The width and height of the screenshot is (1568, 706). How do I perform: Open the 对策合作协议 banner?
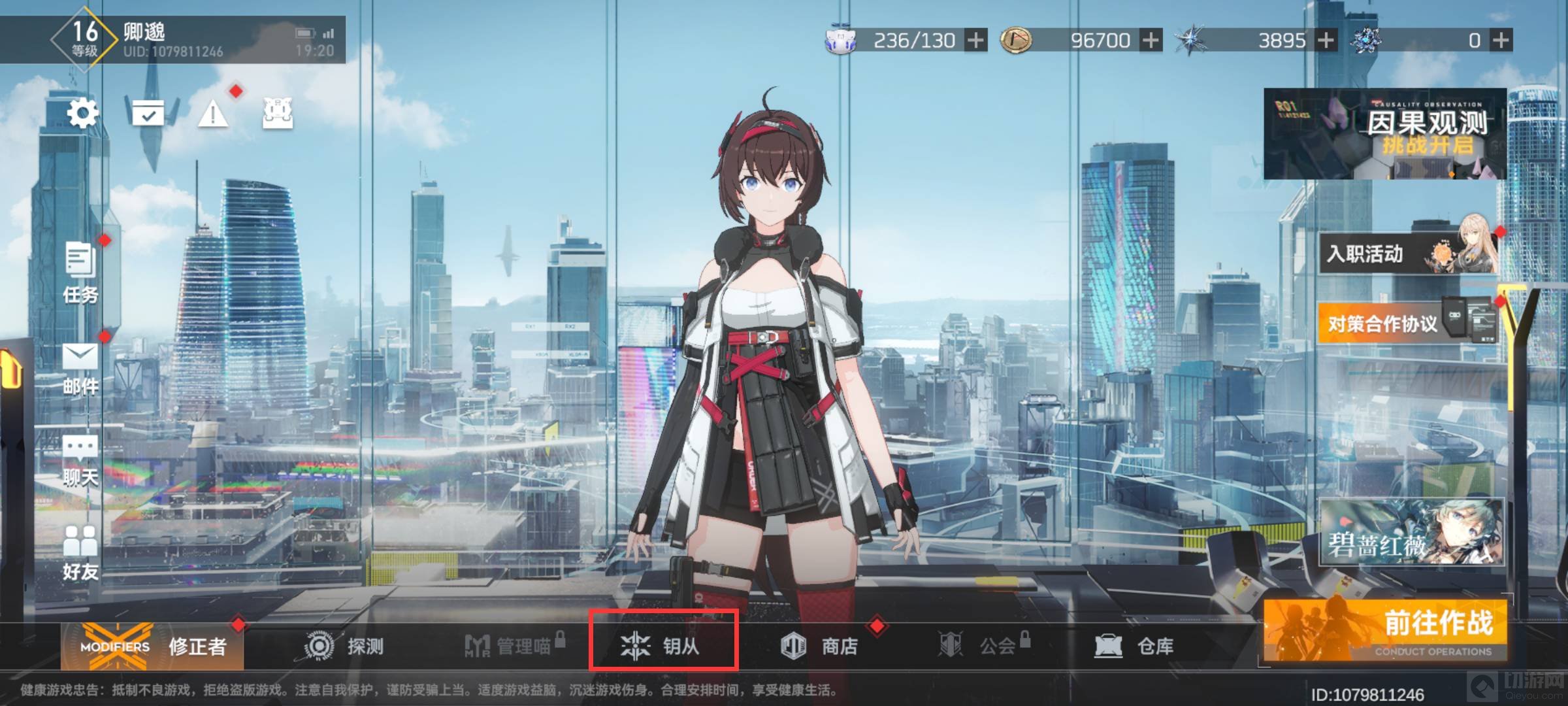pos(1408,322)
